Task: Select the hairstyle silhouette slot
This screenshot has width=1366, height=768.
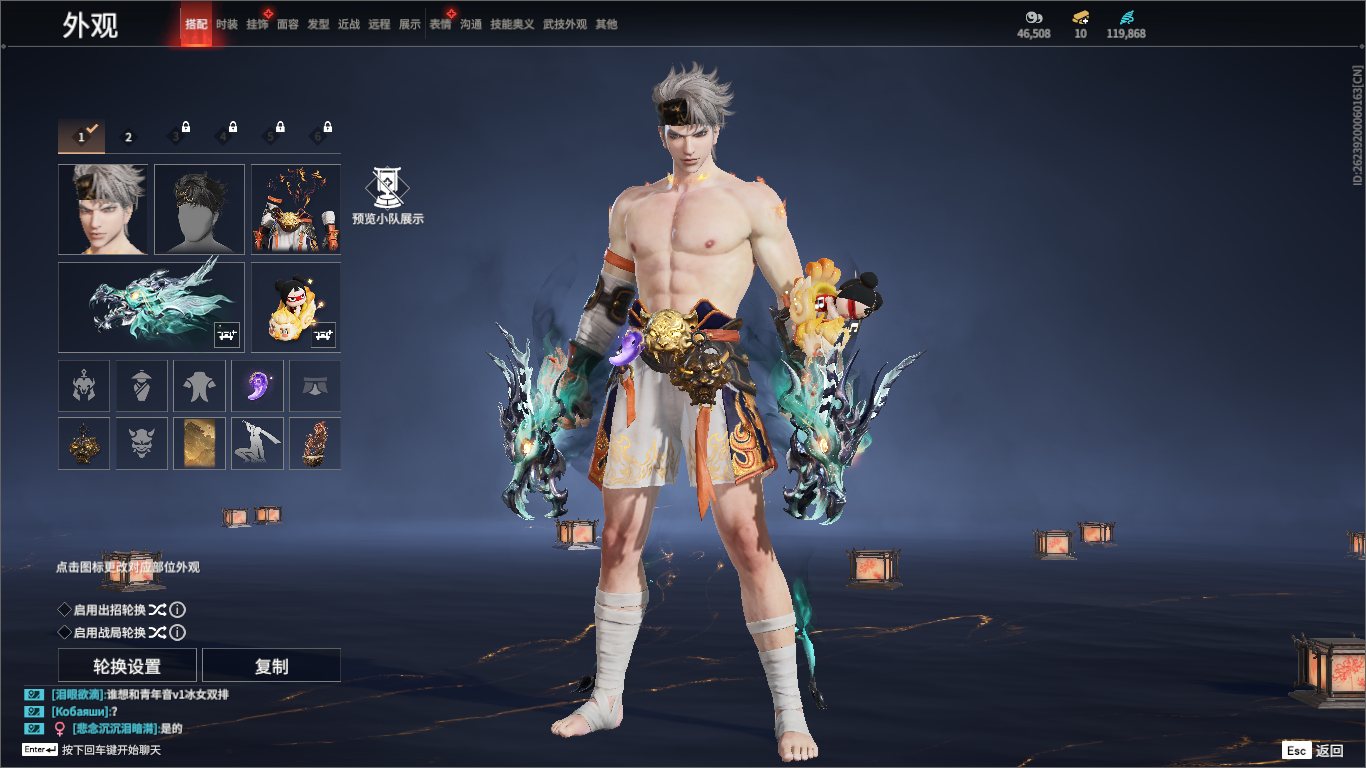Action: (199, 209)
